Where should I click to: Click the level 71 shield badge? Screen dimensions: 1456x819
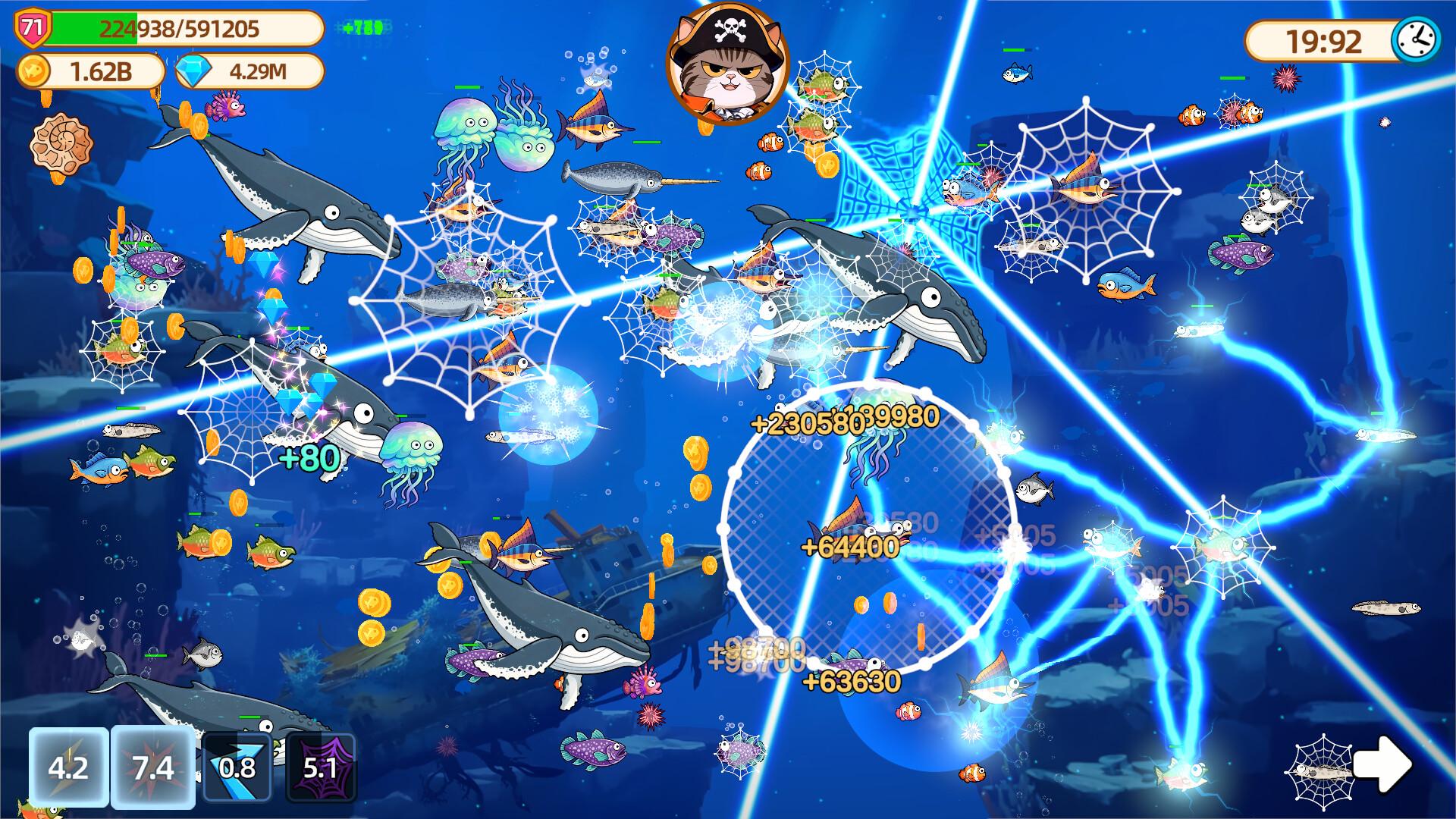coord(32,25)
